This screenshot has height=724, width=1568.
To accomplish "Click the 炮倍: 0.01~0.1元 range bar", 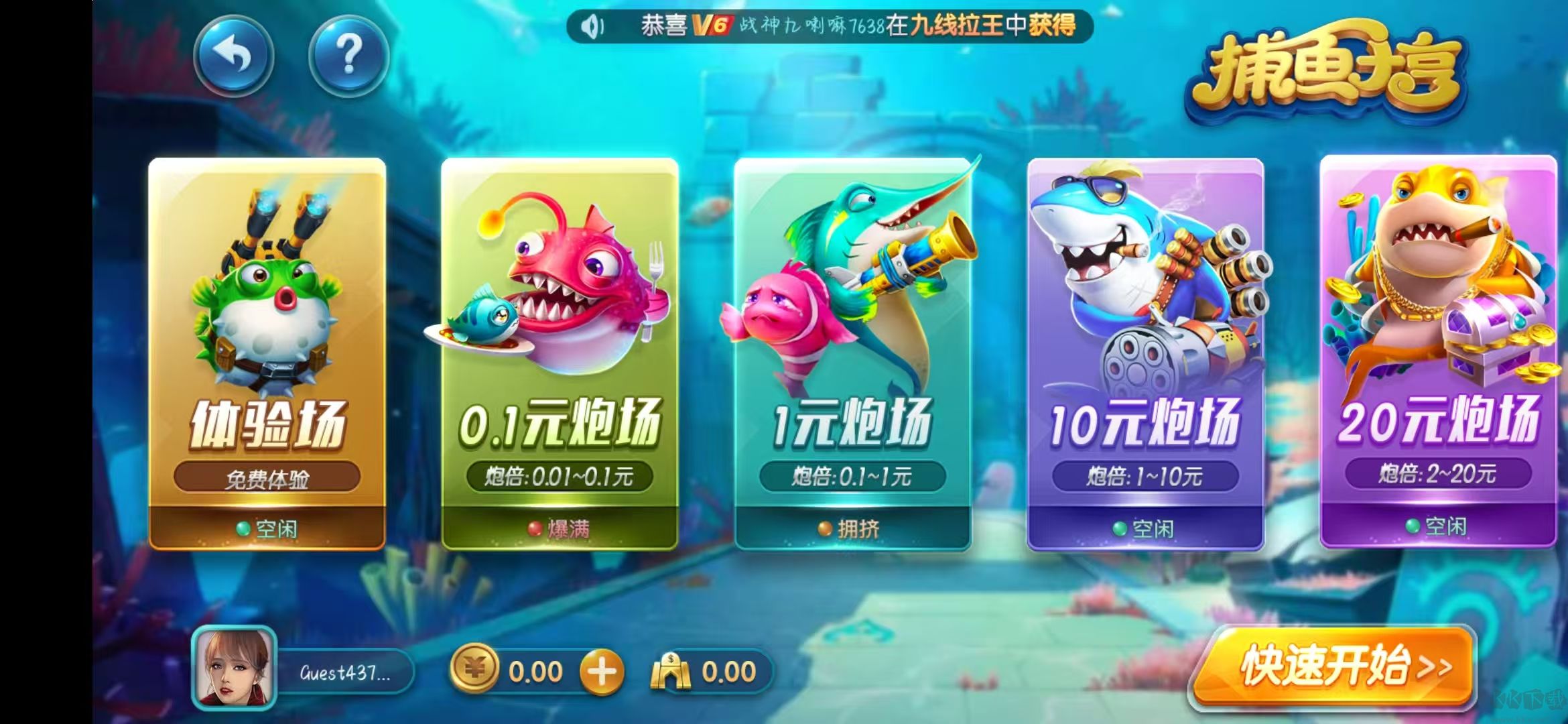I will tap(560, 477).
